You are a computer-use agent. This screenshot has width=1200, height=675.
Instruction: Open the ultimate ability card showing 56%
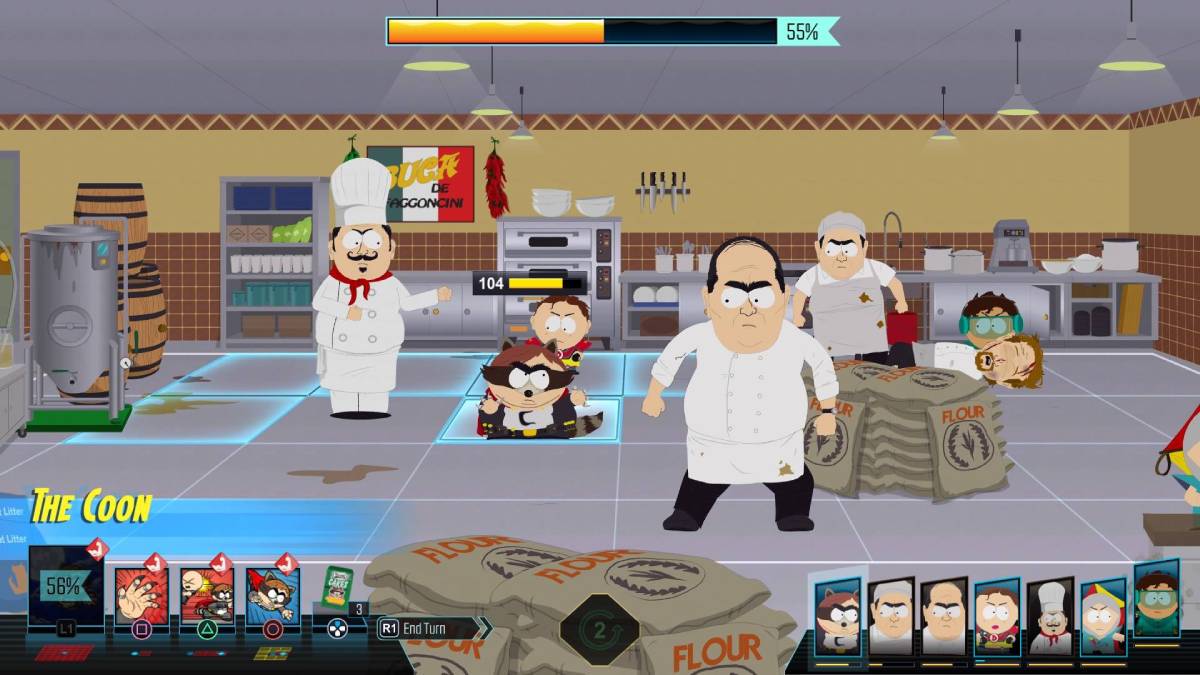tap(65, 586)
